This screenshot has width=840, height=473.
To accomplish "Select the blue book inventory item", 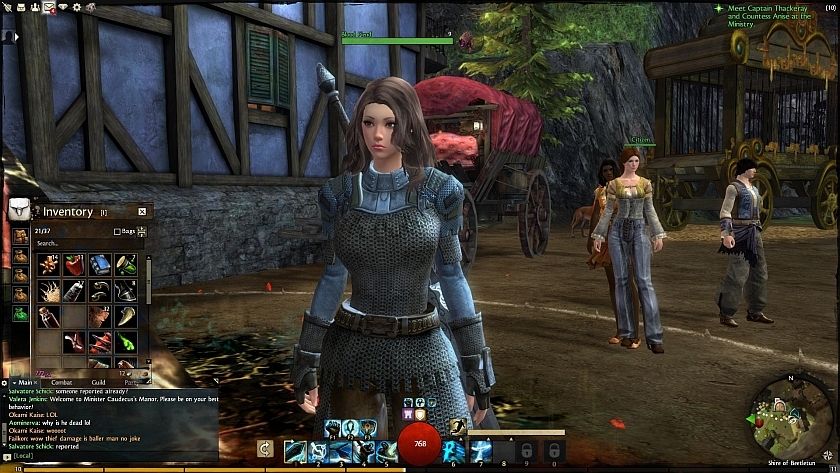I will pos(99,264).
